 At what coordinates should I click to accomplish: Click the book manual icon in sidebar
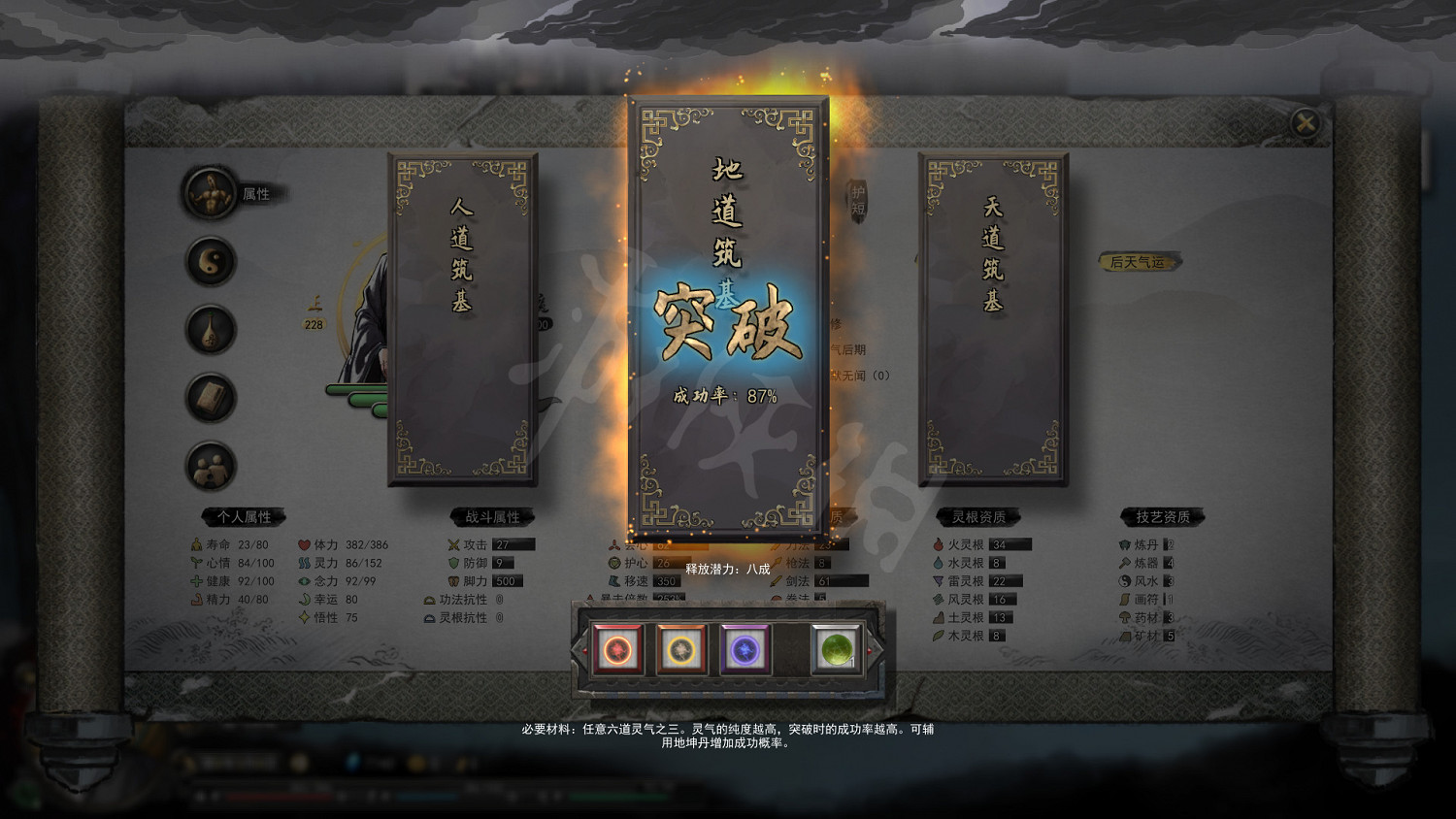[210, 398]
